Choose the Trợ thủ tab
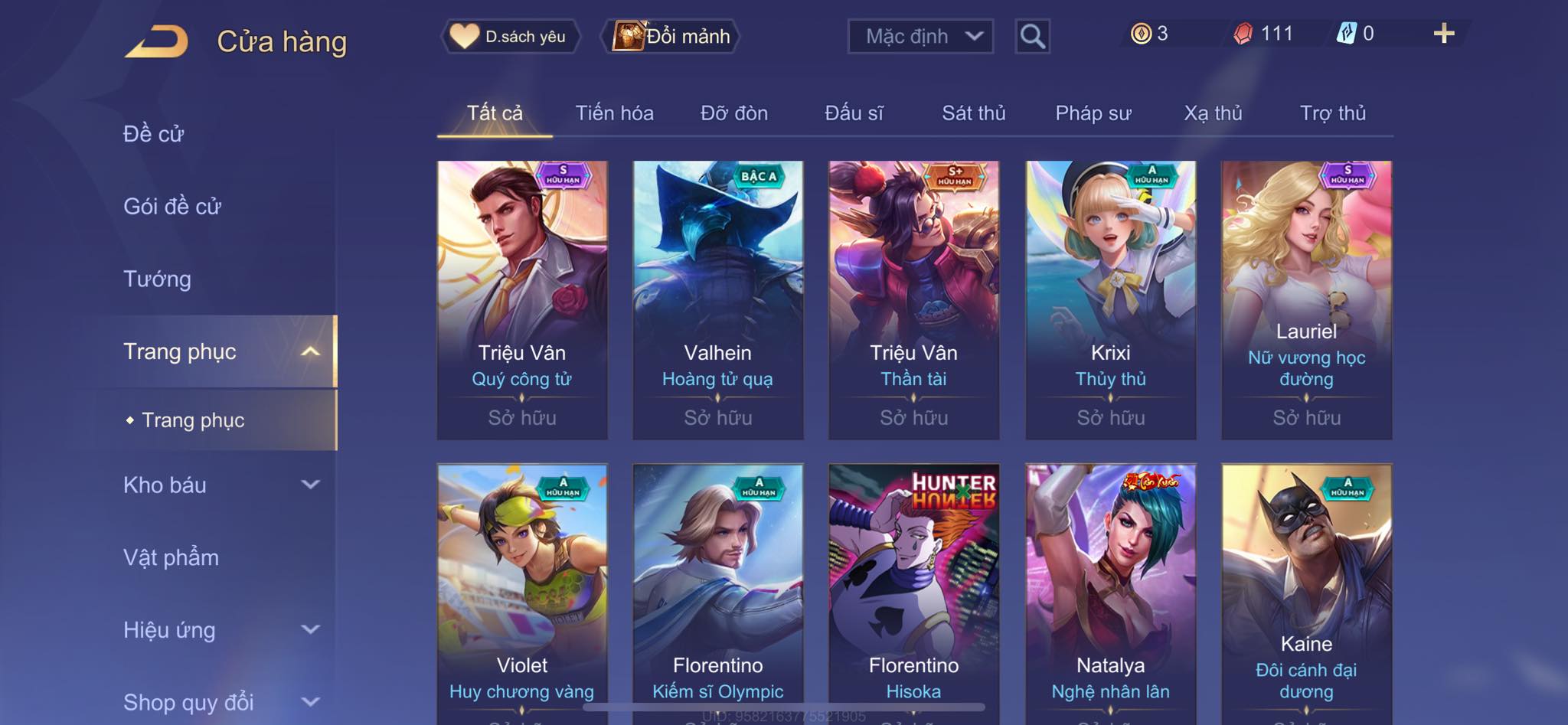 (1332, 113)
